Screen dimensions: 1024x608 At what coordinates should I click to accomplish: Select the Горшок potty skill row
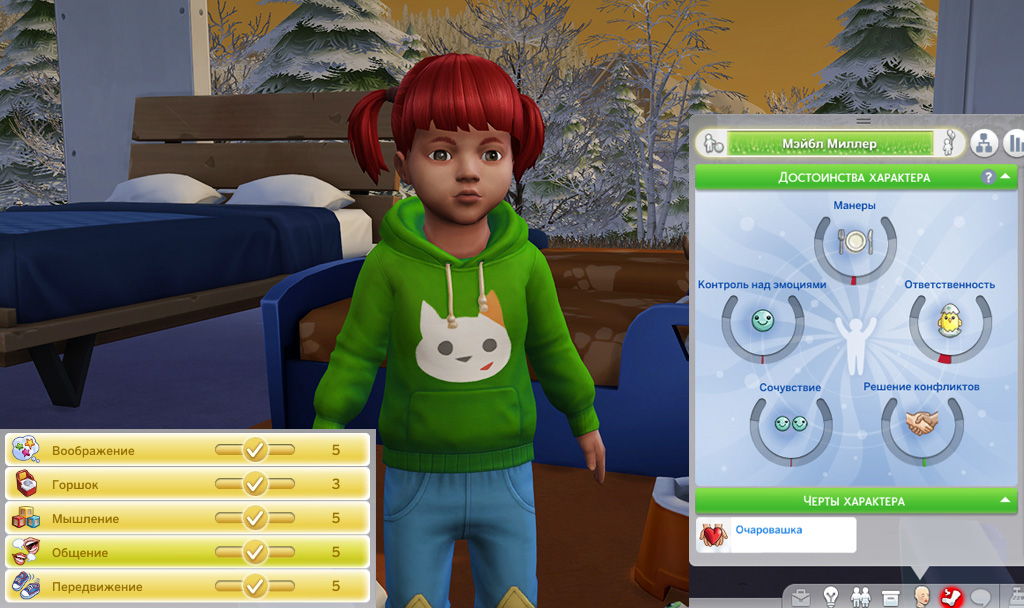click(187, 484)
